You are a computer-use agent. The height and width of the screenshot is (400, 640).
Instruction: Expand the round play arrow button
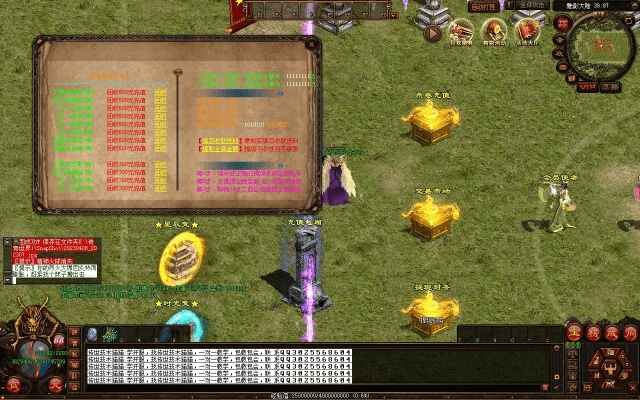click(433, 33)
